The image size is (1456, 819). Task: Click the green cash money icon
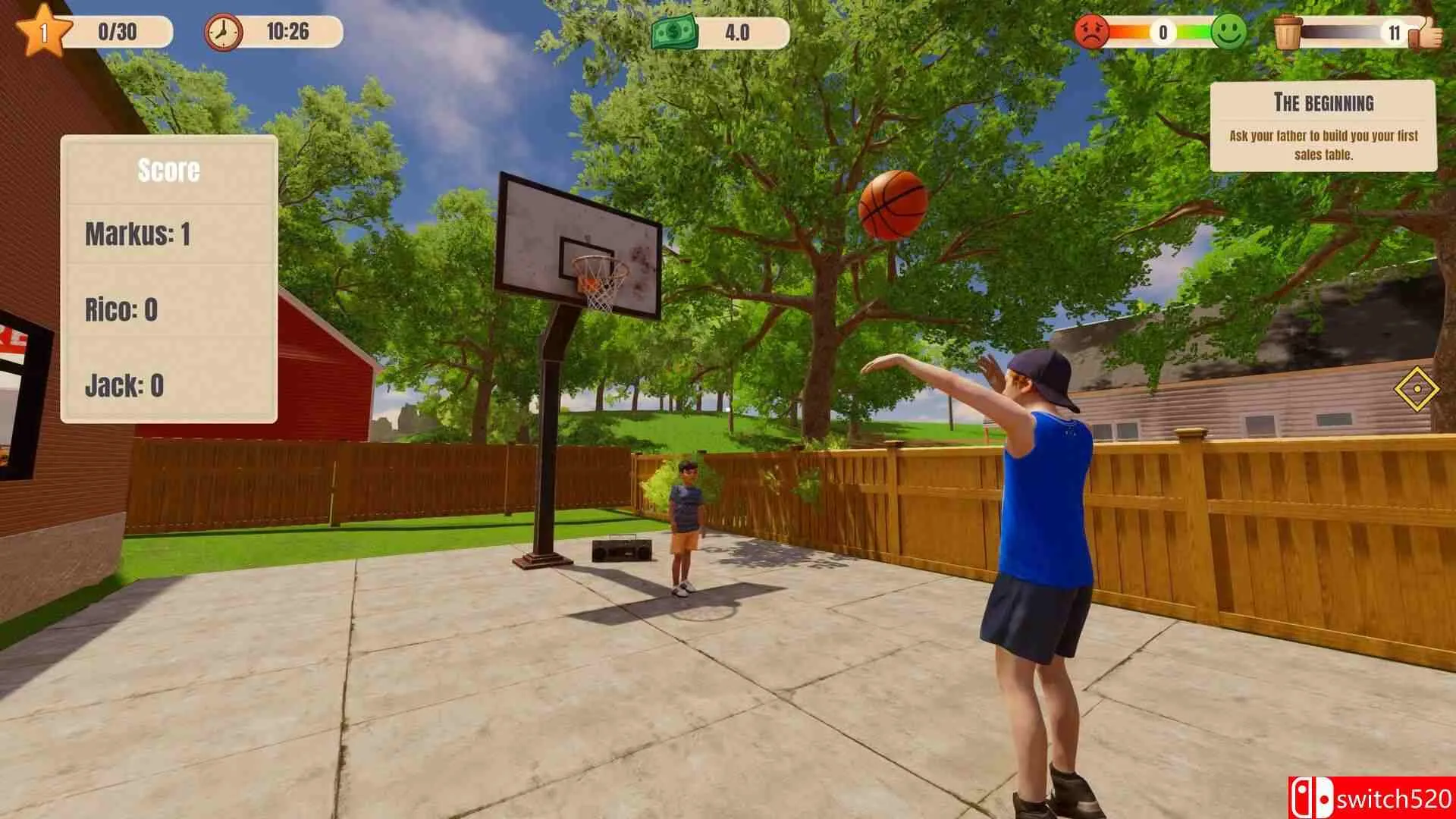pos(673,33)
